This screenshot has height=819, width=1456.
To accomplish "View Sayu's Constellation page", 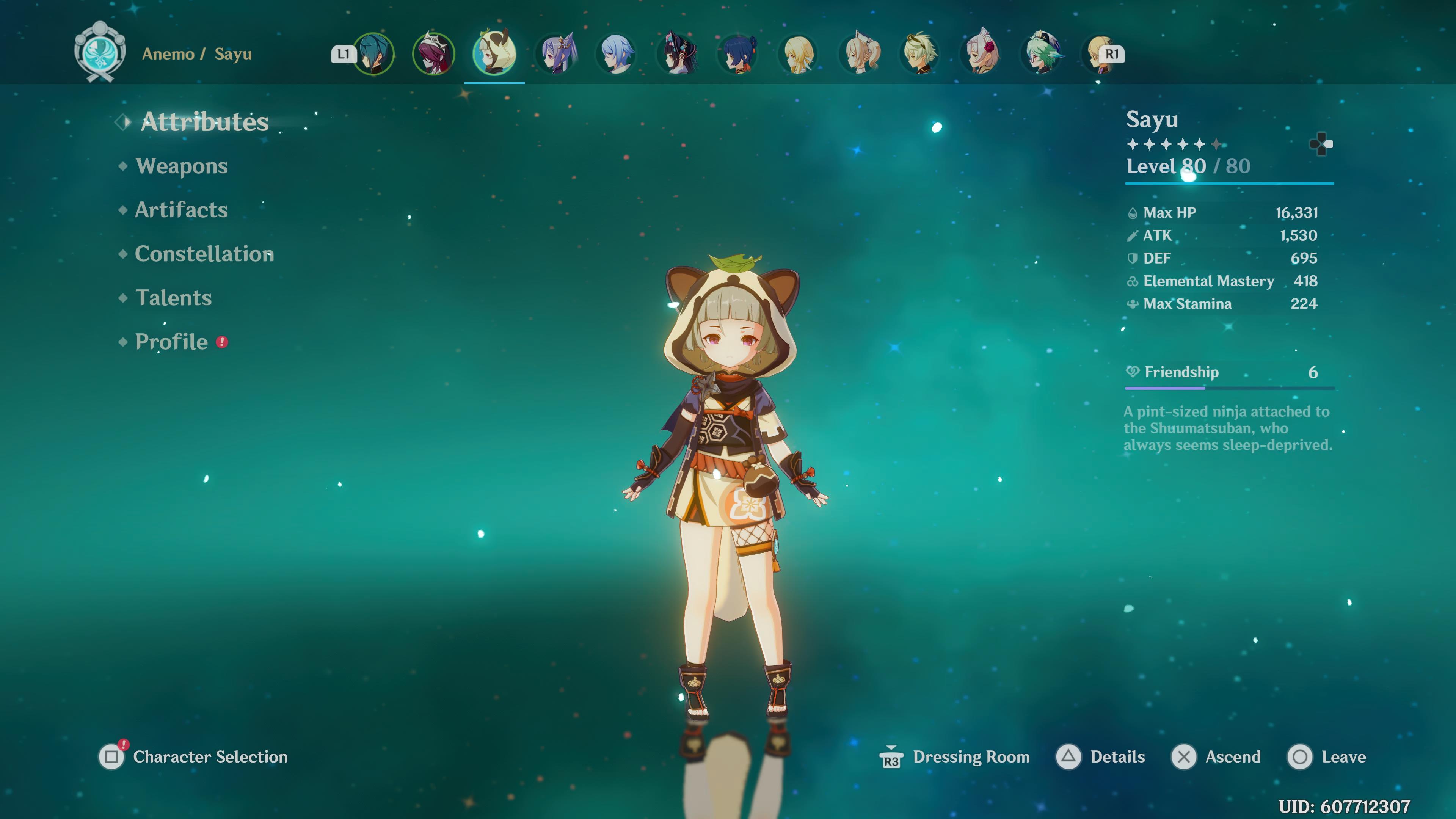I will click(204, 254).
